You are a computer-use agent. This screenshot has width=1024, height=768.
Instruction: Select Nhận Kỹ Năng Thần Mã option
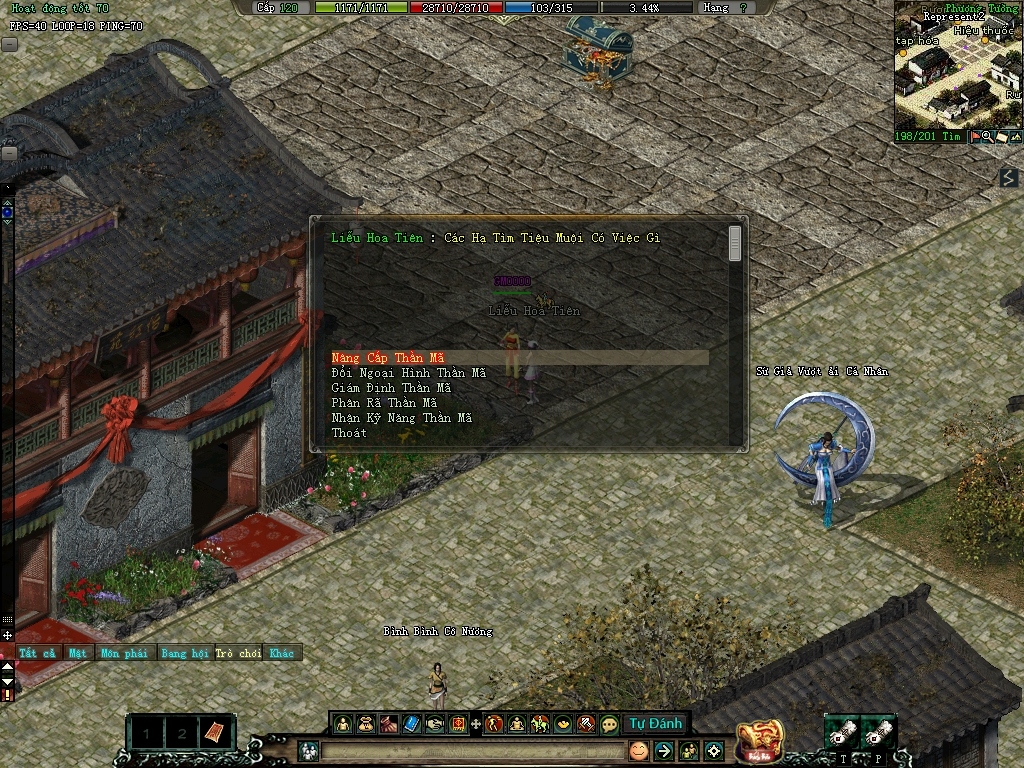coord(401,418)
